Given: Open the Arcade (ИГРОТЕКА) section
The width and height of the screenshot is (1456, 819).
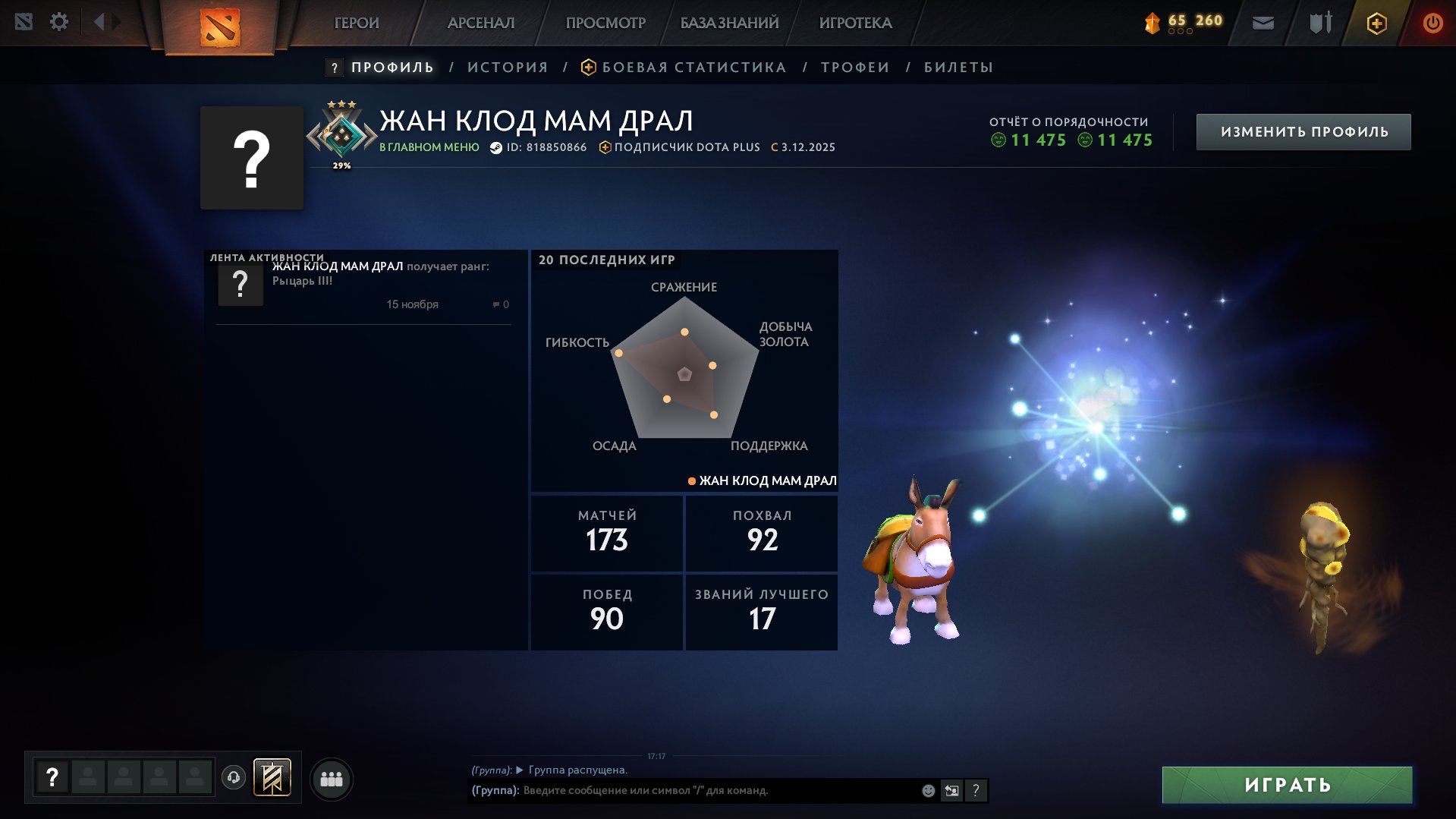Looking at the screenshot, I should point(855,23).
